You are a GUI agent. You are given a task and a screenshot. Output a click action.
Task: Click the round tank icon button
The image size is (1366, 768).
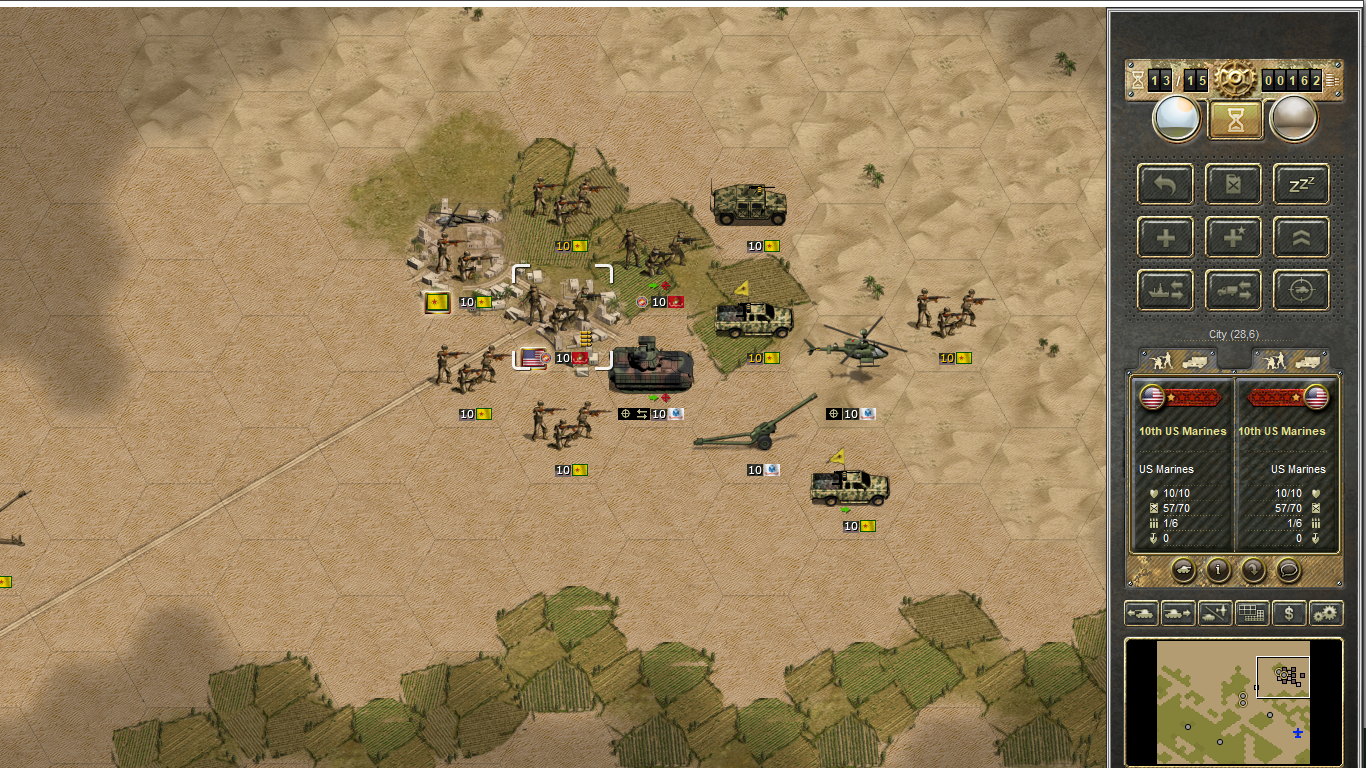[1183, 570]
